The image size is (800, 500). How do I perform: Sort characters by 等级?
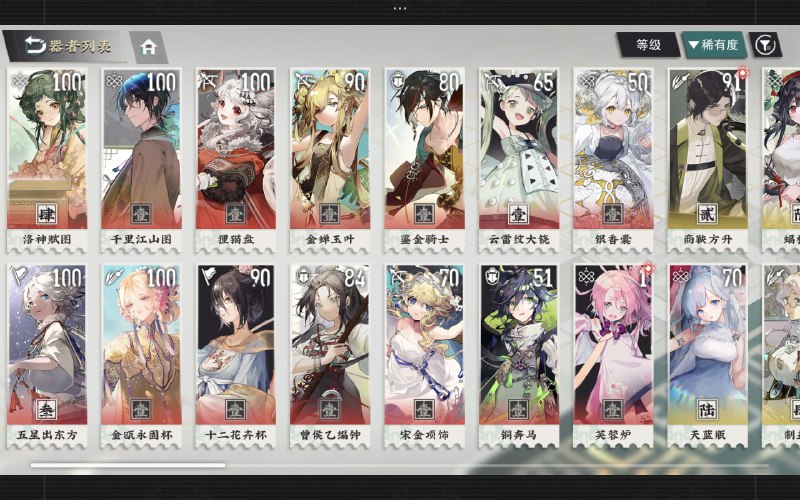(648, 45)
